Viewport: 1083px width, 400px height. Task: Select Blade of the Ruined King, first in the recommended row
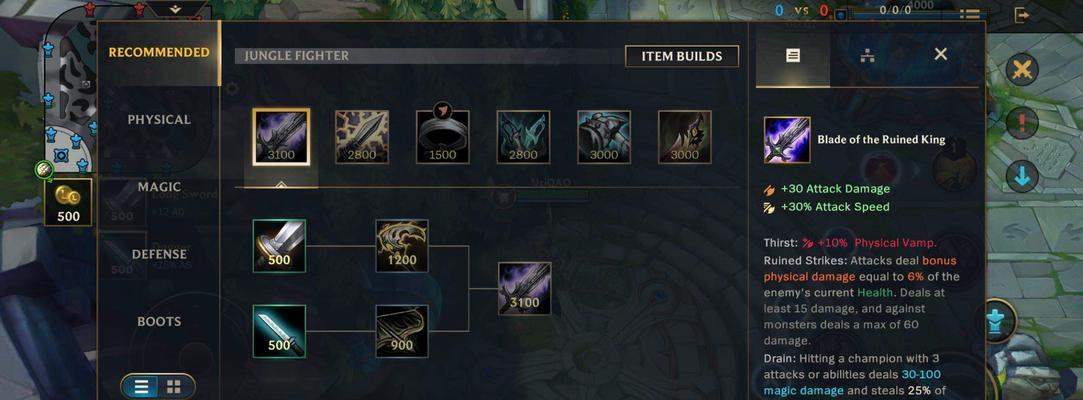click(281, 136)
